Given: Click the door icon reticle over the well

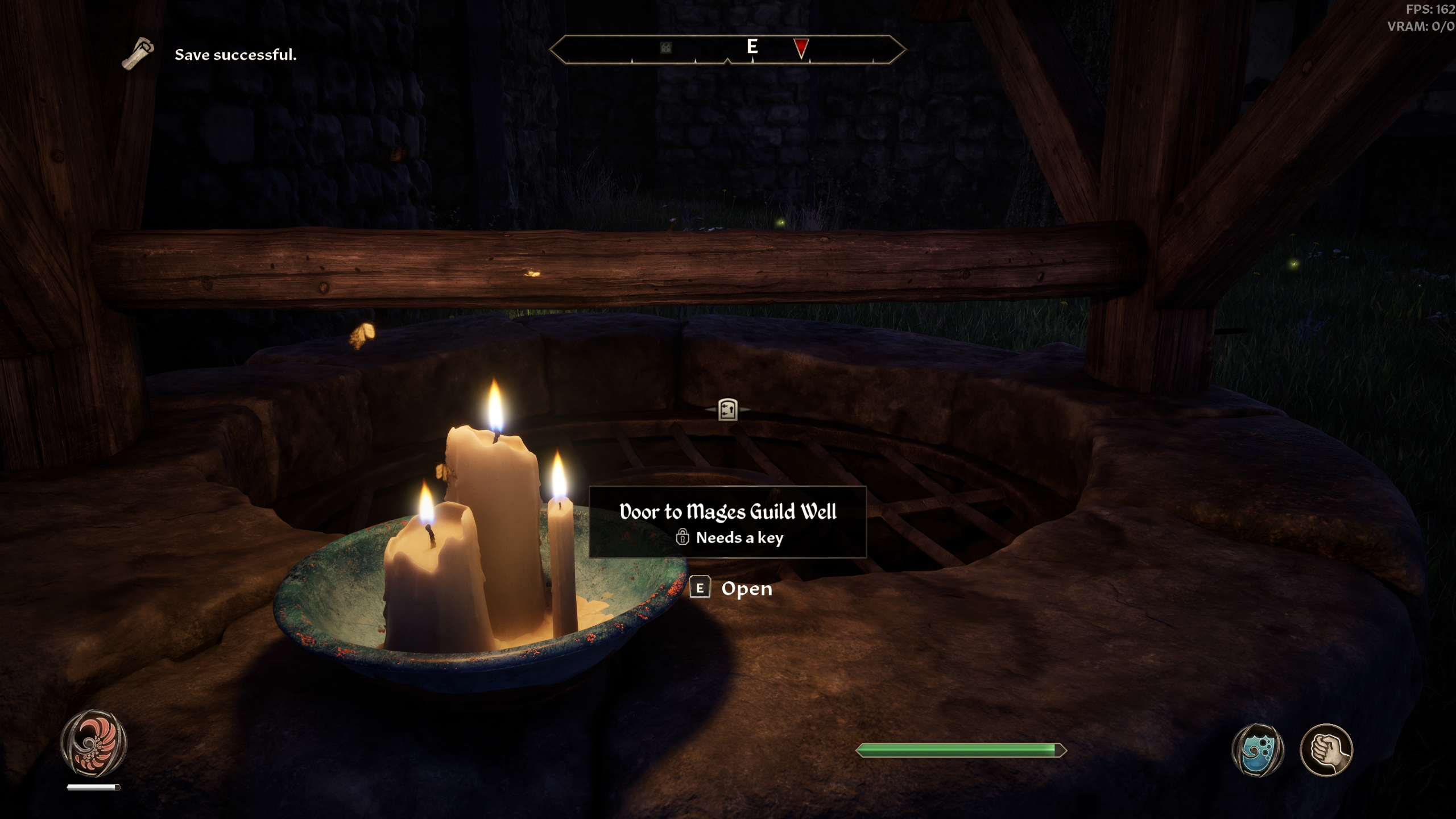Looking at the screenshot, I should (727, 409).
